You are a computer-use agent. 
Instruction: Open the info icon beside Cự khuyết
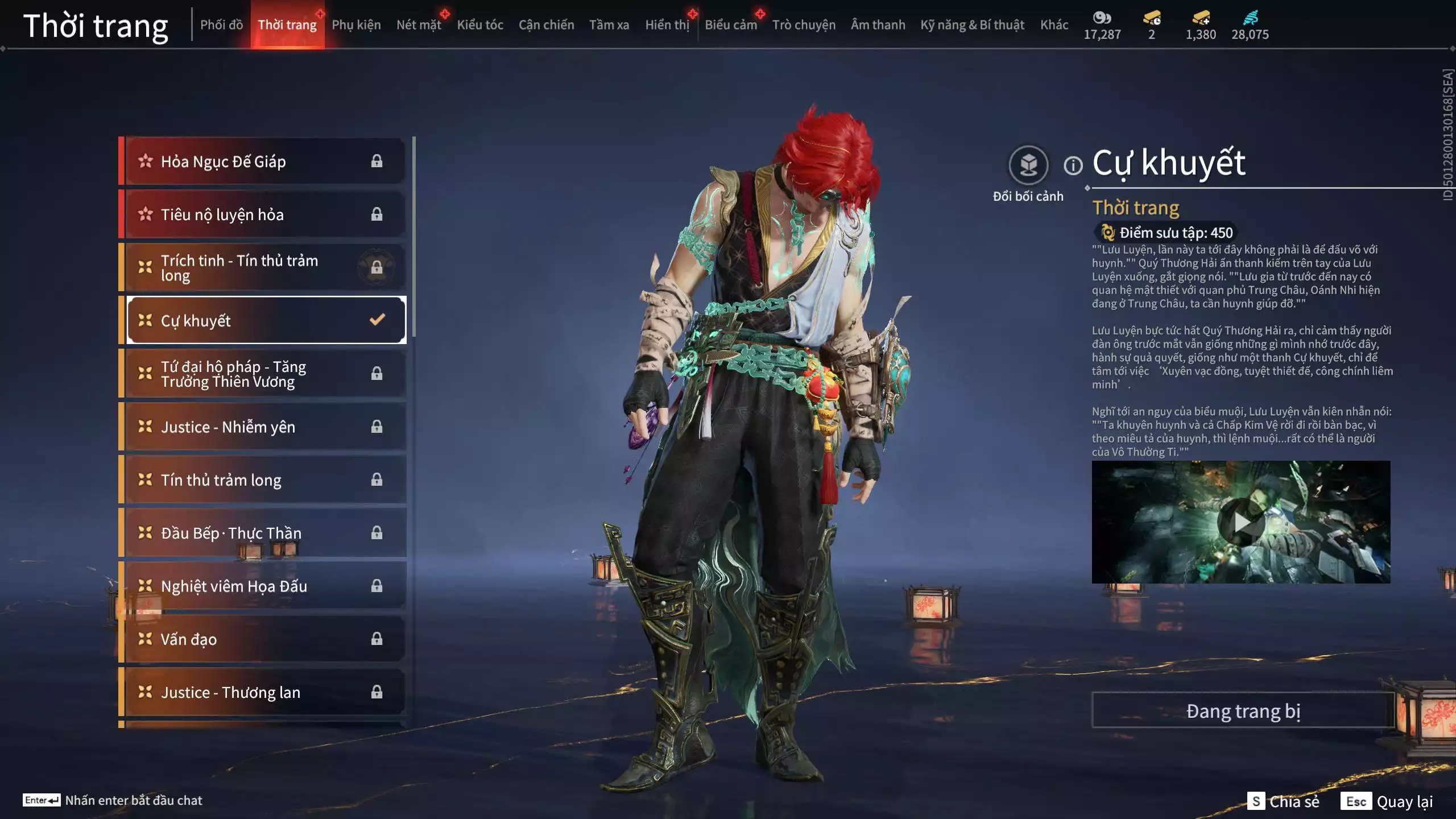pyautogui.click(x=1073, y=166)
